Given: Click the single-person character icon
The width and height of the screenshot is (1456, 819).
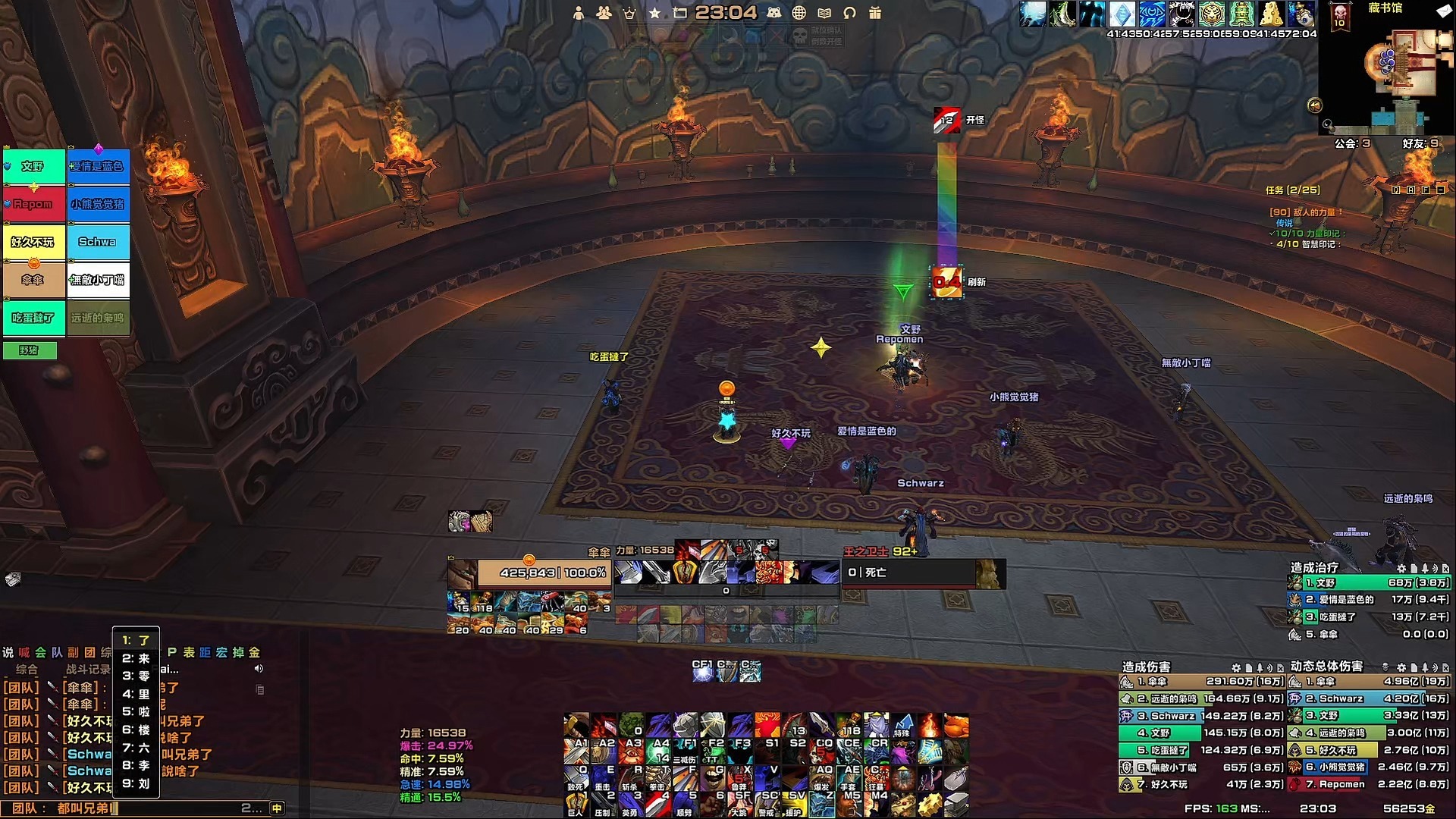Looking at the screenshot, I should pyautogui.click(x=579, y=13).
